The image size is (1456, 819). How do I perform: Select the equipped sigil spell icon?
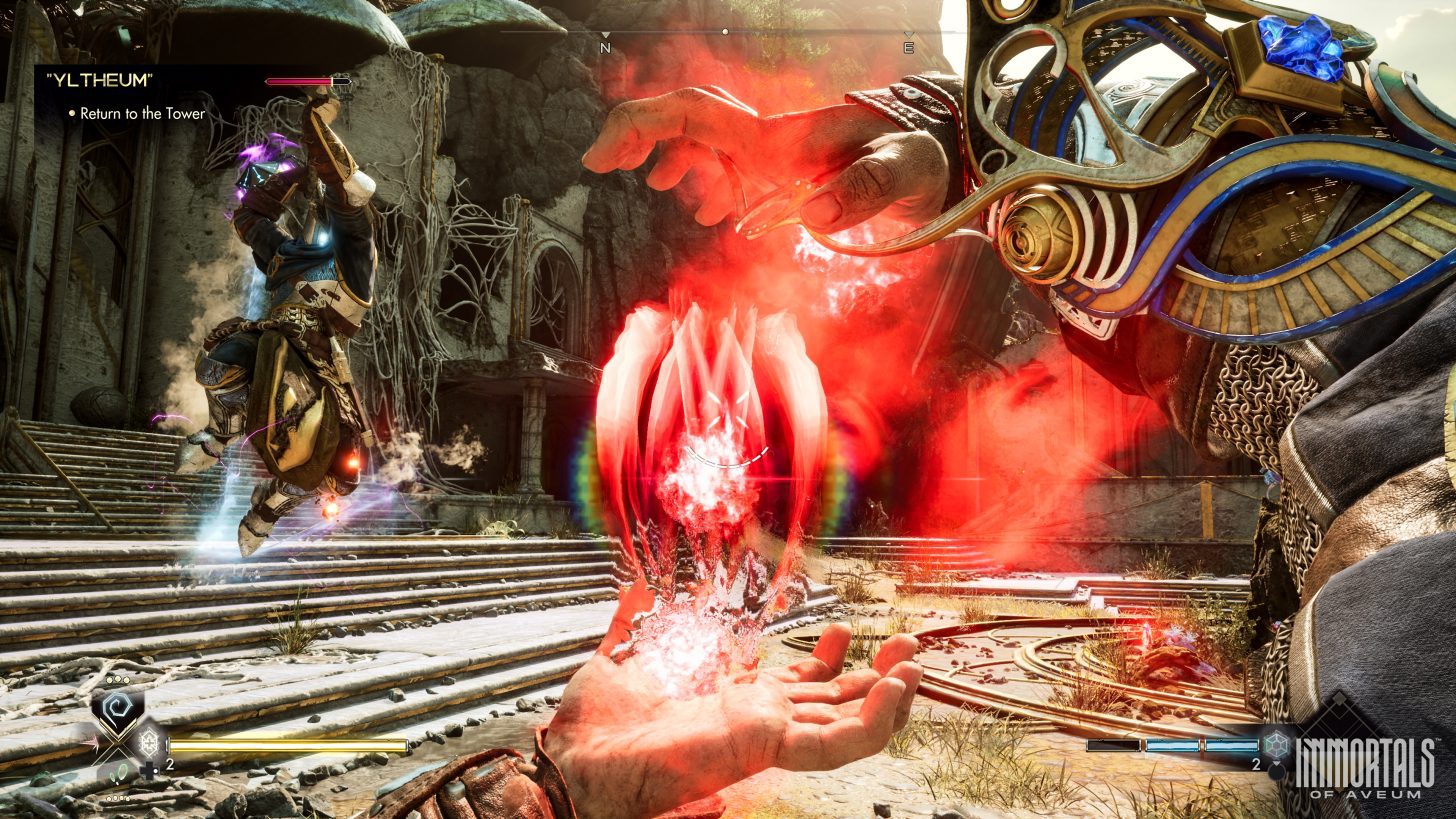coord(116,705)
